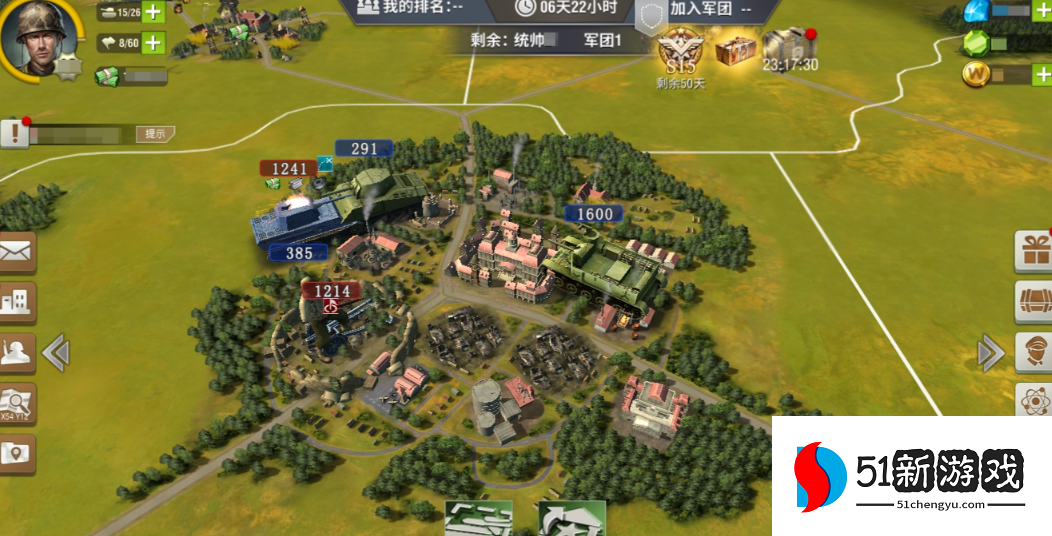Open the S15 season medal
The width and height of the screenshot is (1052, 536).
(681, 53)
